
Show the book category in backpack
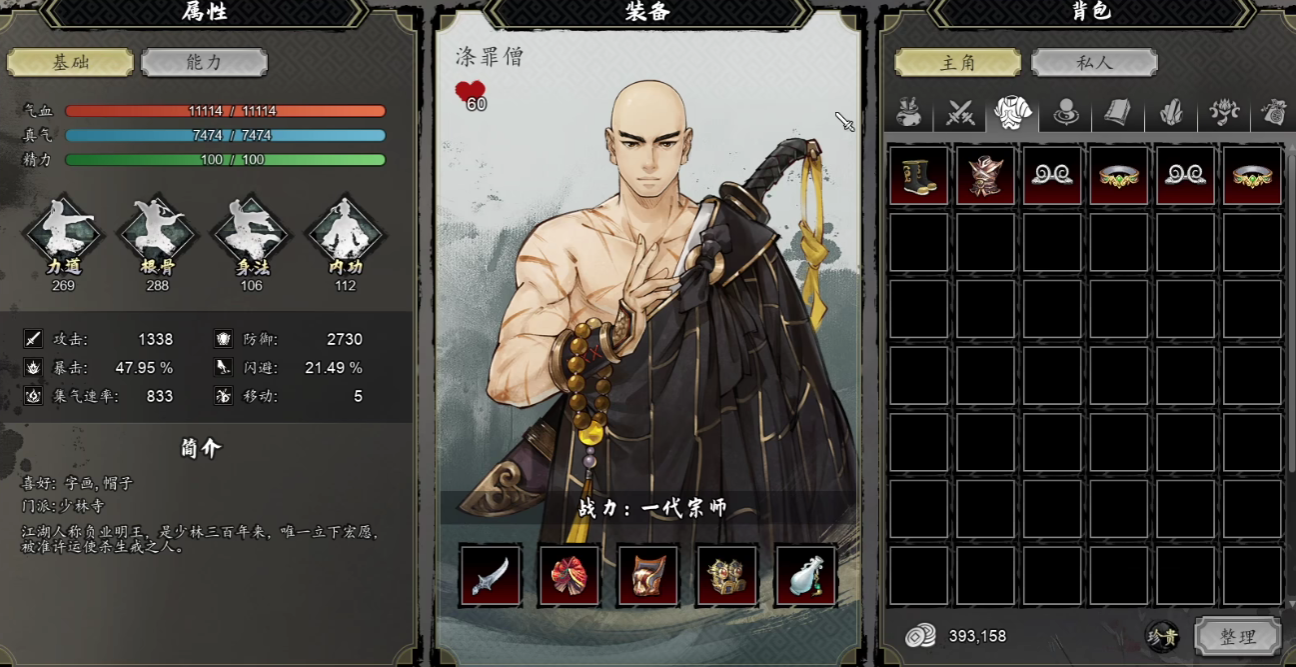(1118, 113)
